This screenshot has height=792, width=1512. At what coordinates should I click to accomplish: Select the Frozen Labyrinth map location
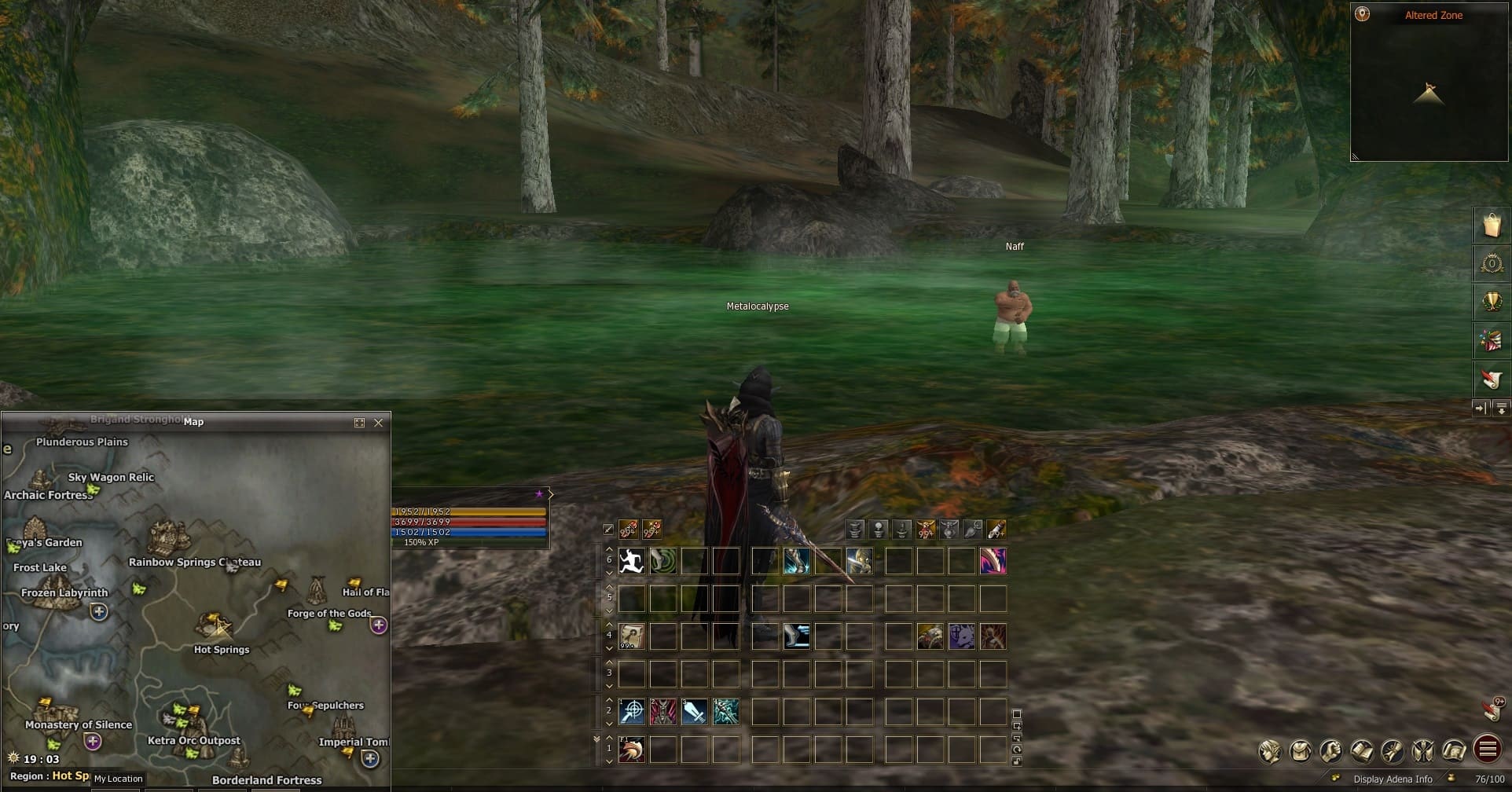(64, 593)
